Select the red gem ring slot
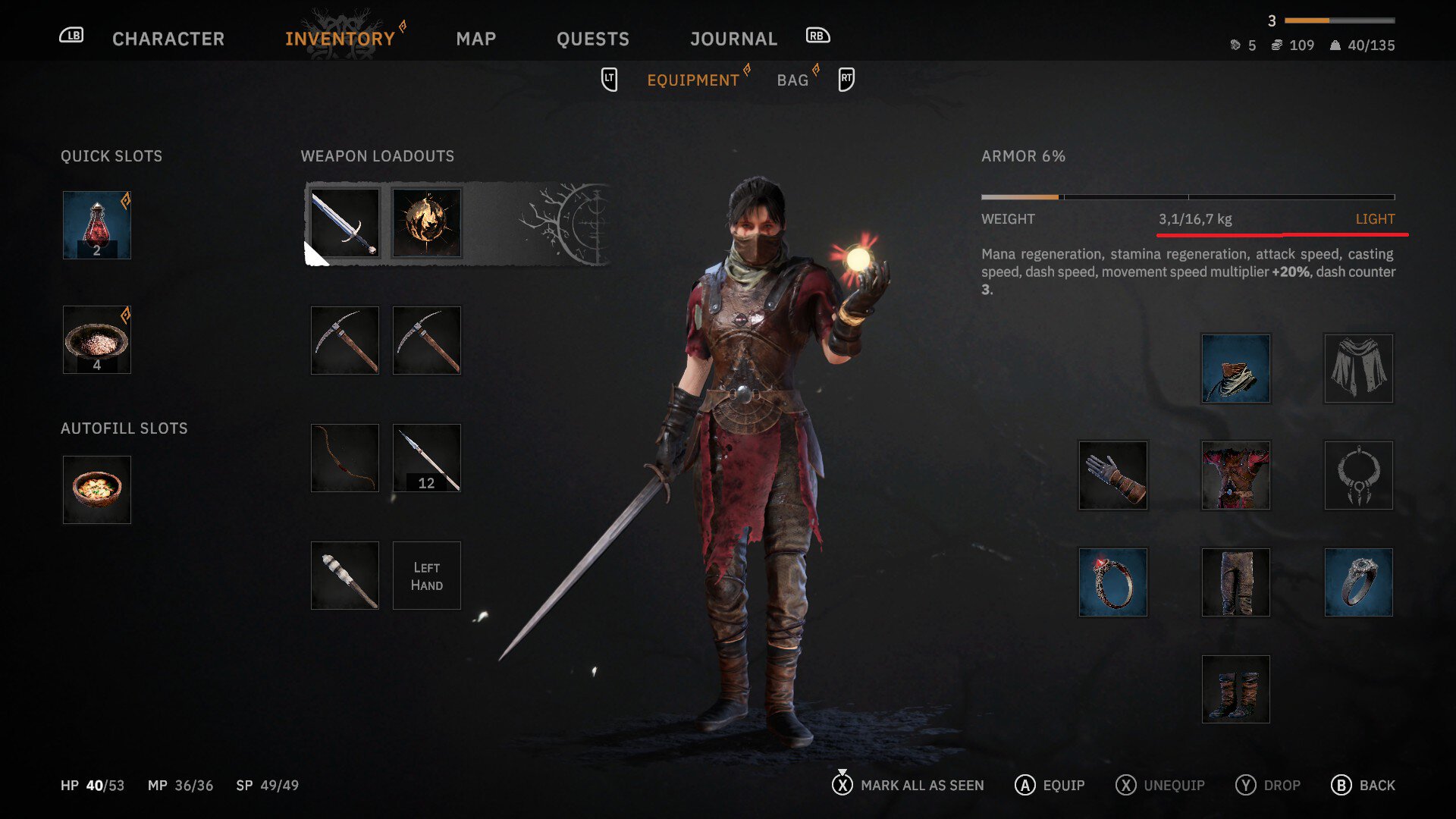1456x819 pixels. pos(1113,582)
